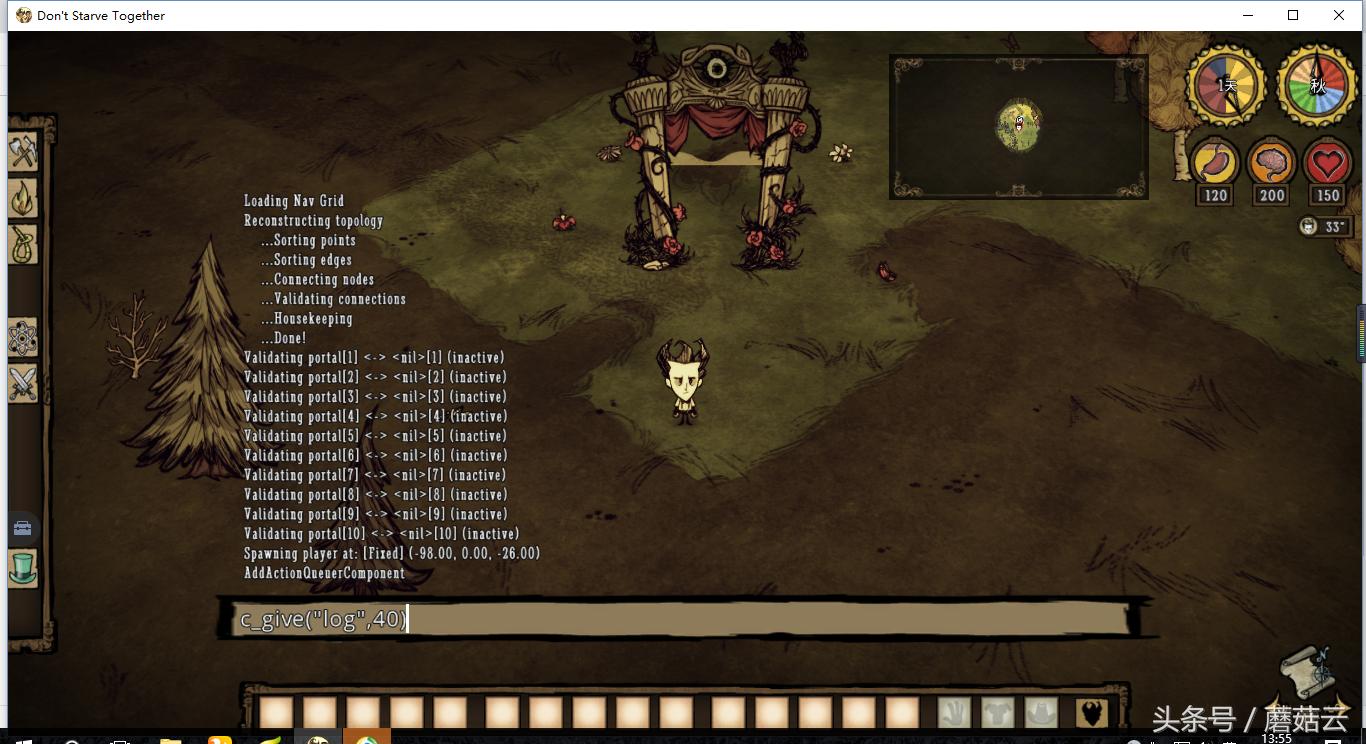Click the toolbox icon on the left edge
The image size is (1366, 744).
pyautogui.click(x=22, y=527)
